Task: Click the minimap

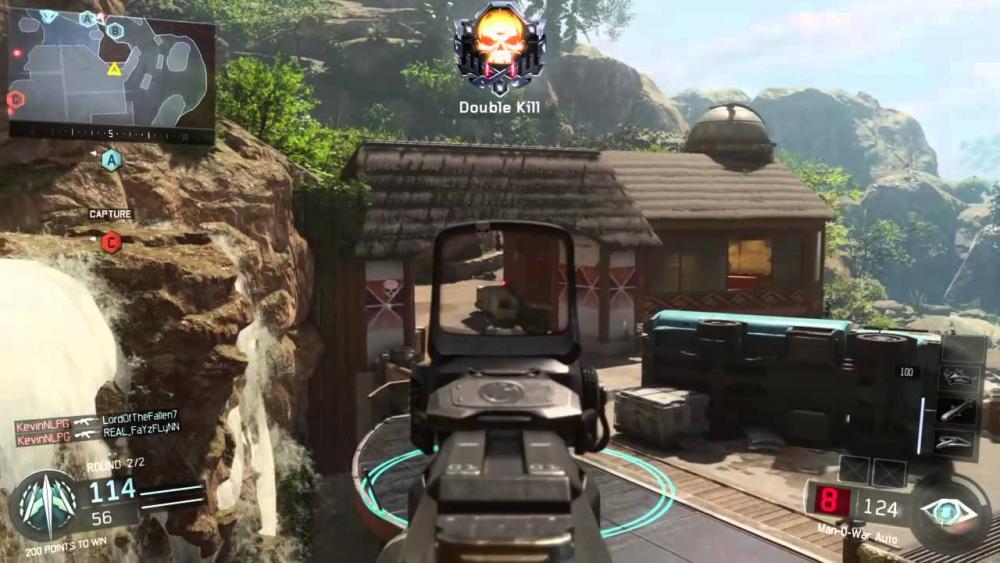Action: tap(110, 72)
